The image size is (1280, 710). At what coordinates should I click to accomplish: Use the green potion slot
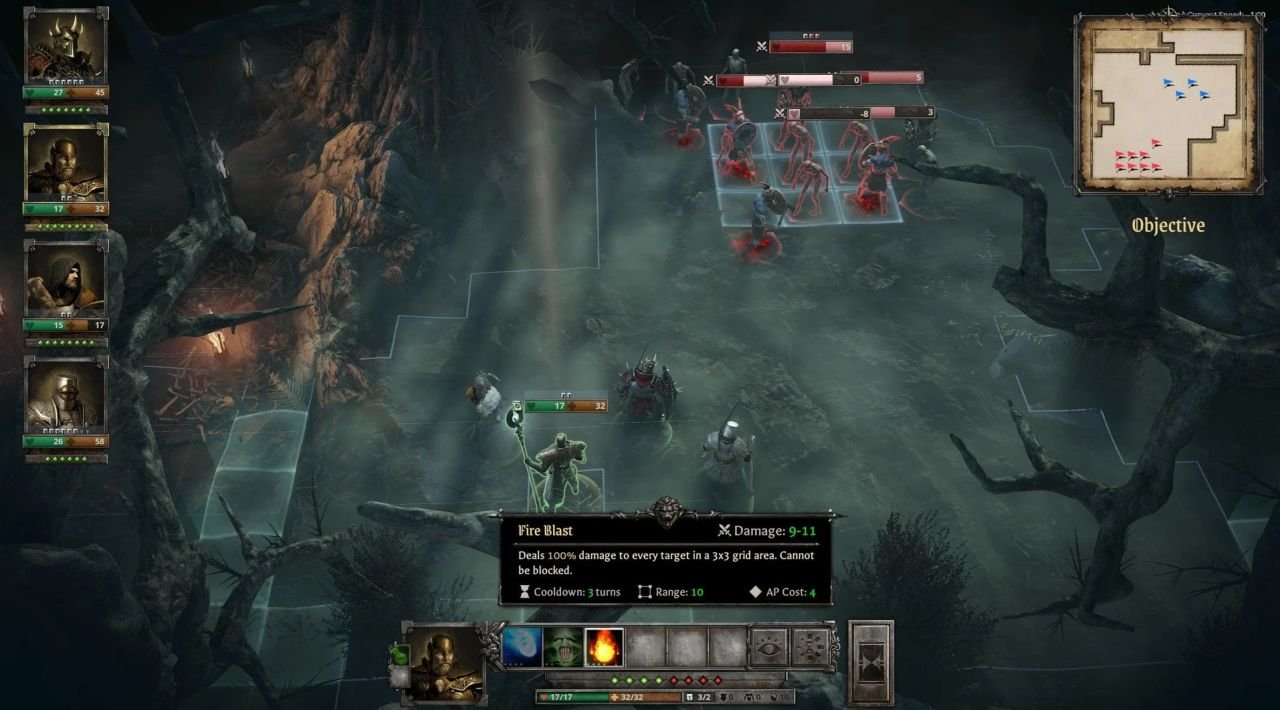399,656
